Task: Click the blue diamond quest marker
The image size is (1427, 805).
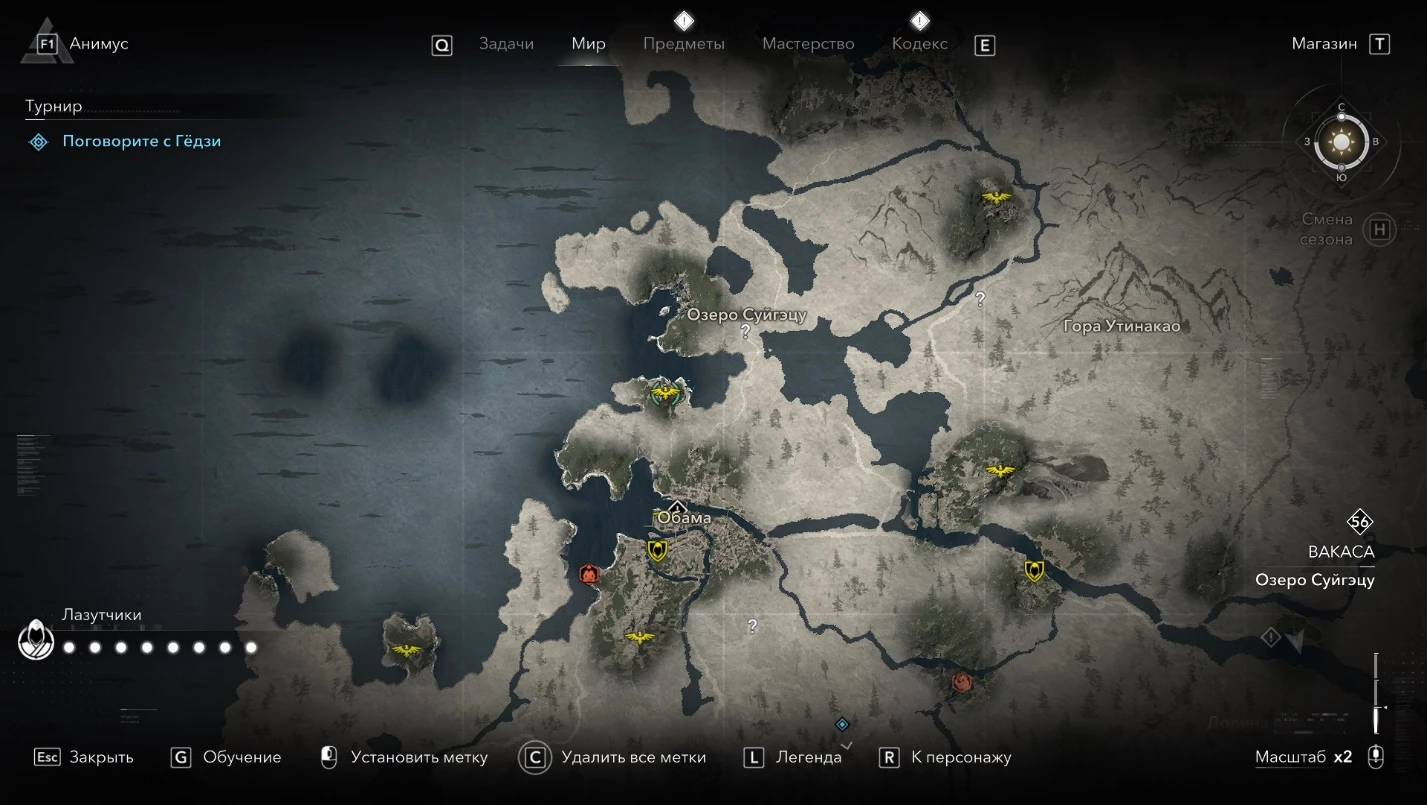Action: (842, 724)
